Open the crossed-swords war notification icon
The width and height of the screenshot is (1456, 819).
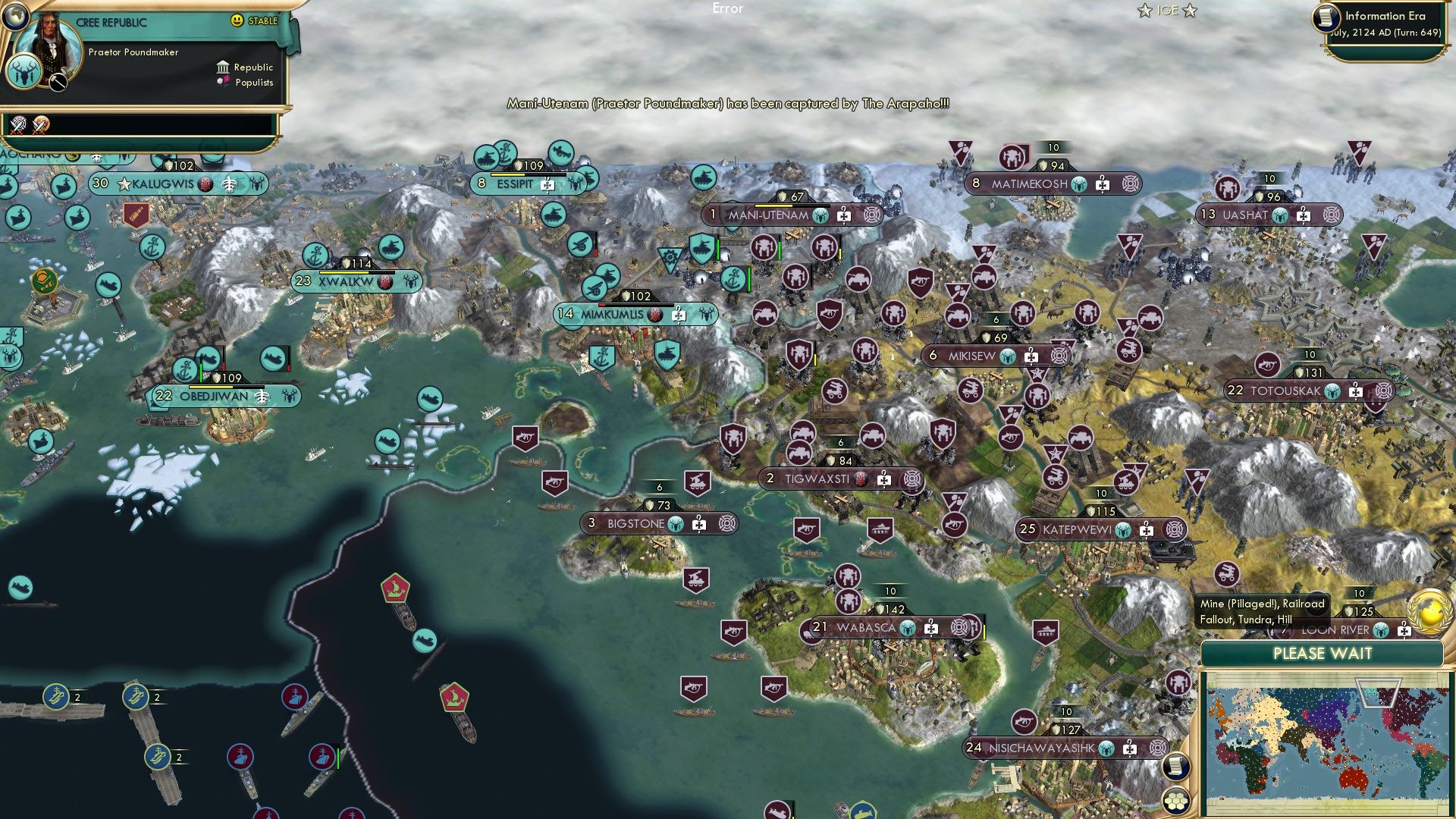click(18, 126)
